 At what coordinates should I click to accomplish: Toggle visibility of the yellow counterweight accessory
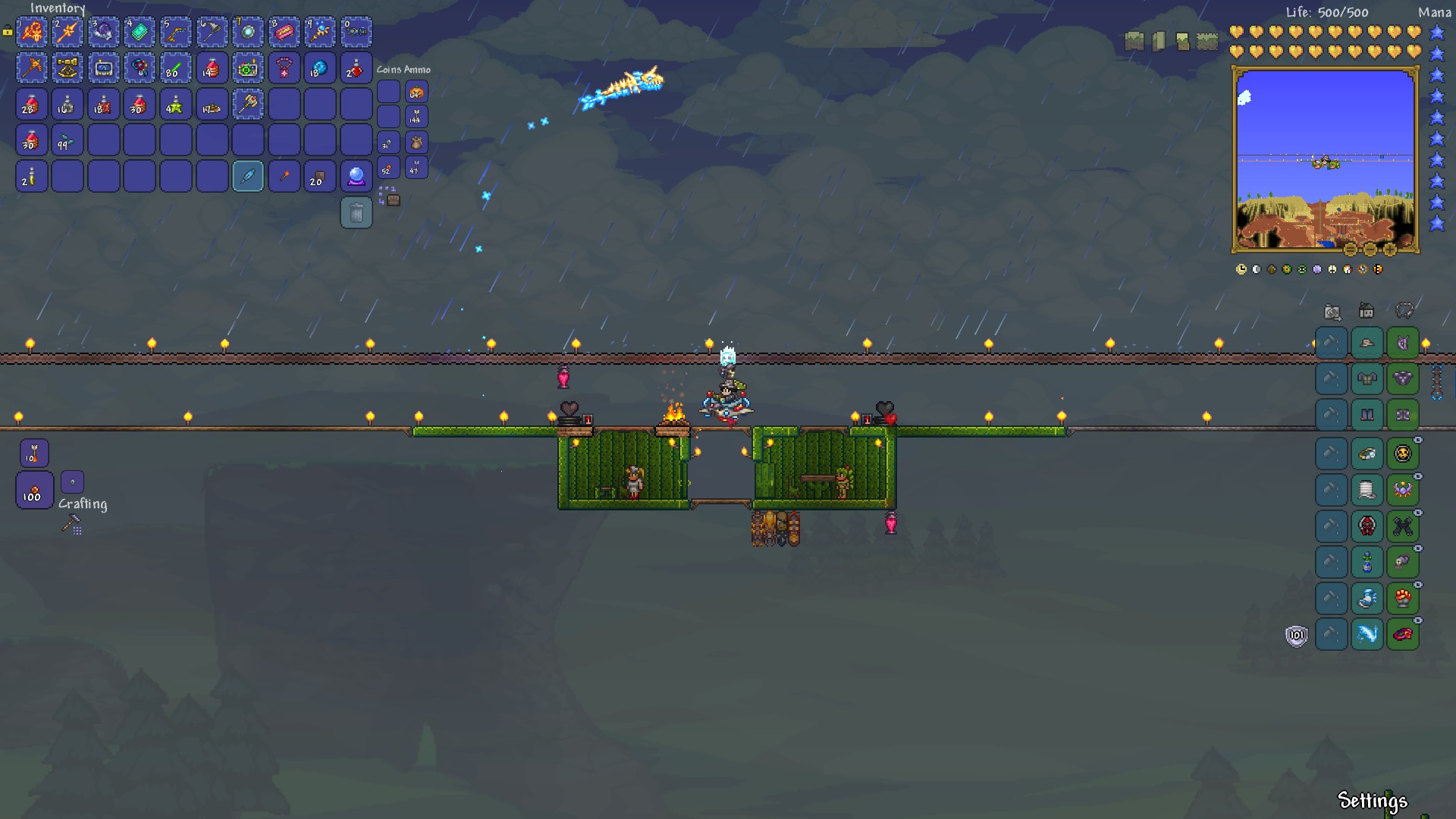pyautogui.click(x=1418, y=439)
